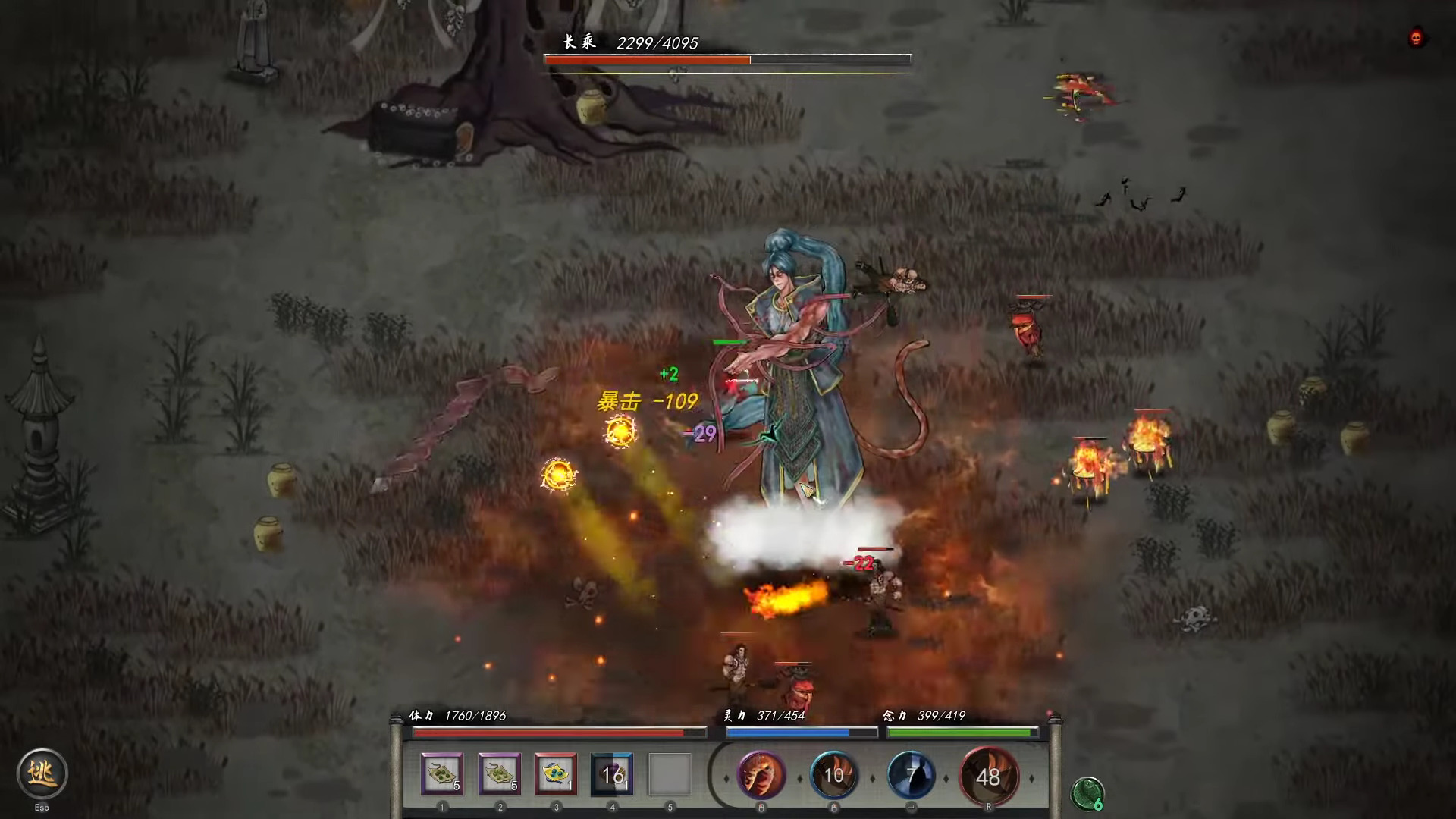Click the 体力 1760/1896 stat label
This screenshot has height=819, width=1456.
point(458,715)
